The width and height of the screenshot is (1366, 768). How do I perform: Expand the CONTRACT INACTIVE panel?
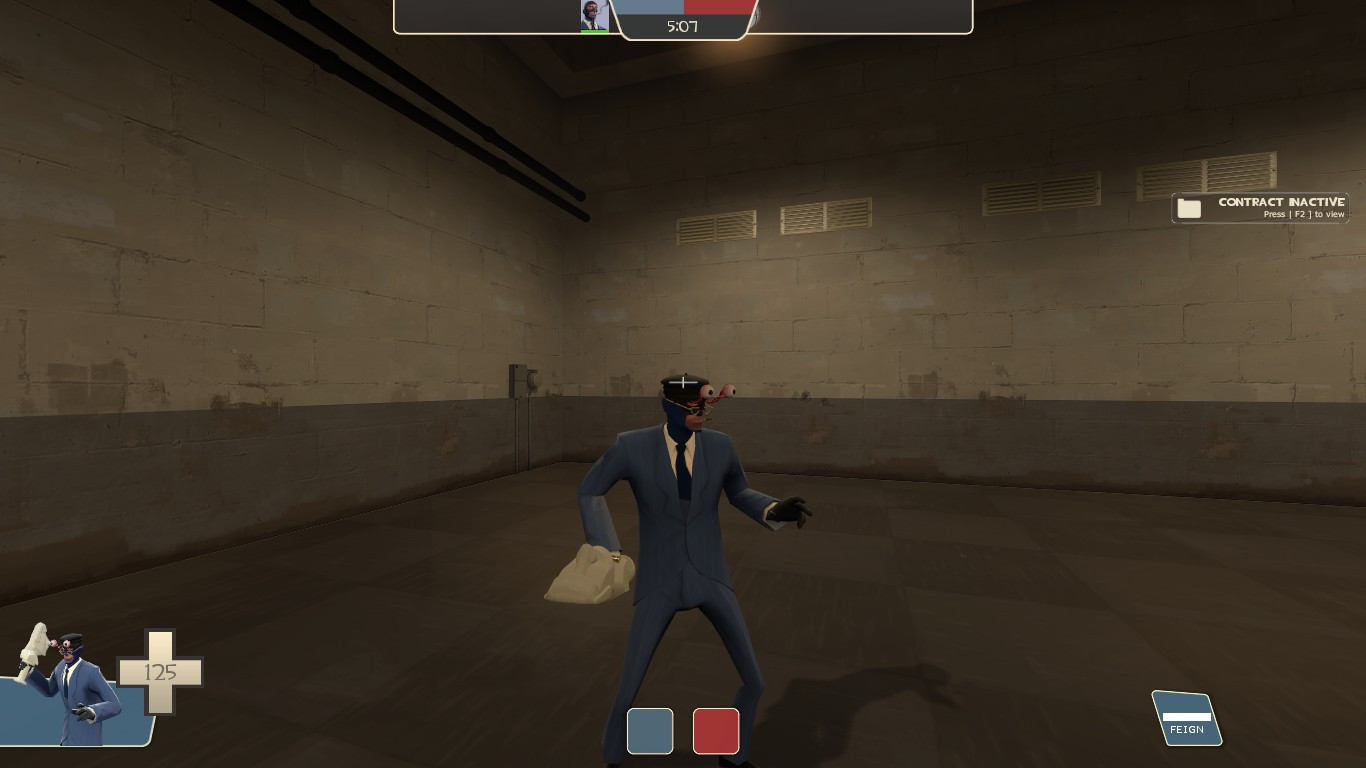click(1259, 208)
